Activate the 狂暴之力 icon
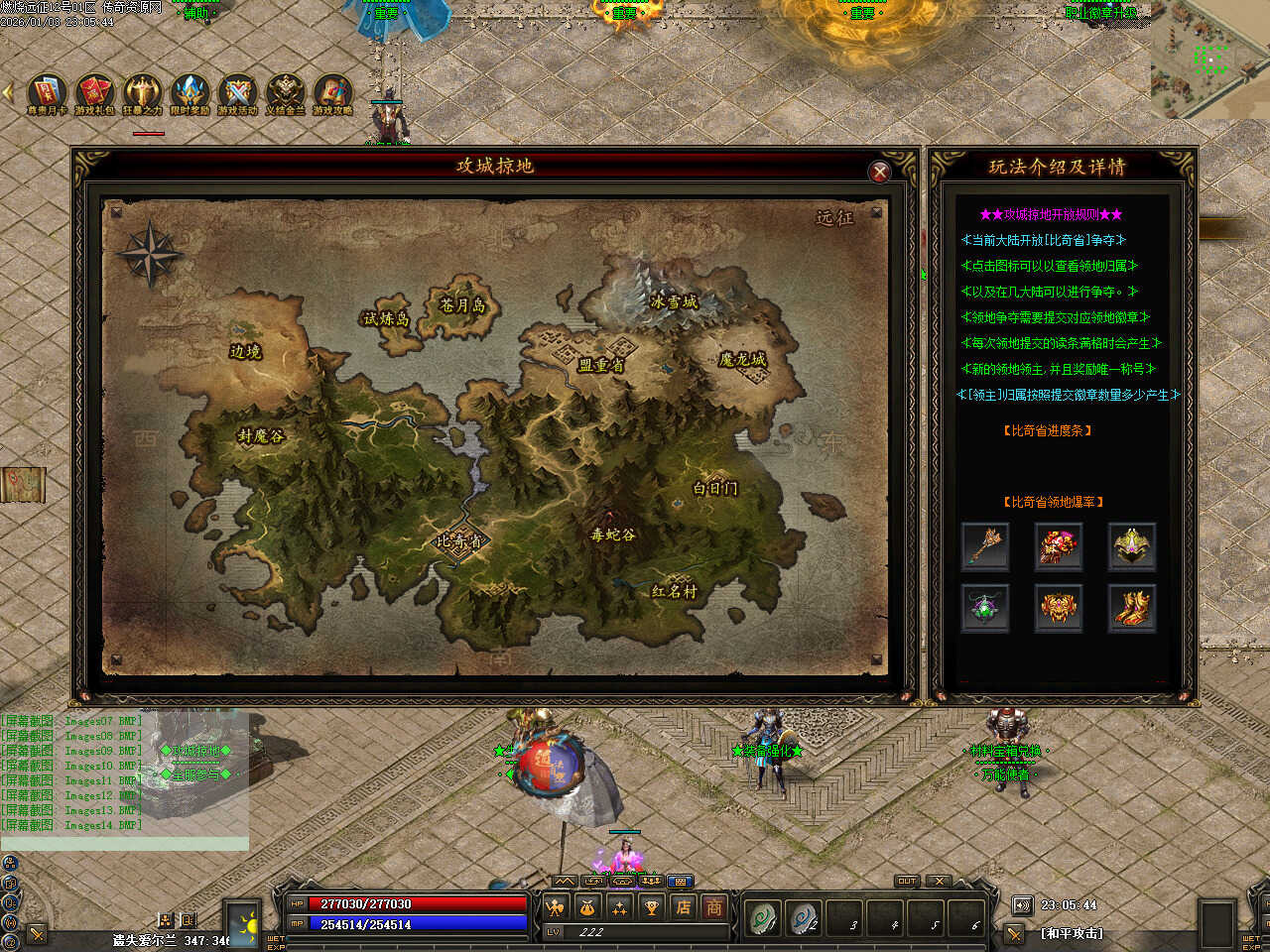Viewport: 1270px width, 952px height. pos(142,93)
